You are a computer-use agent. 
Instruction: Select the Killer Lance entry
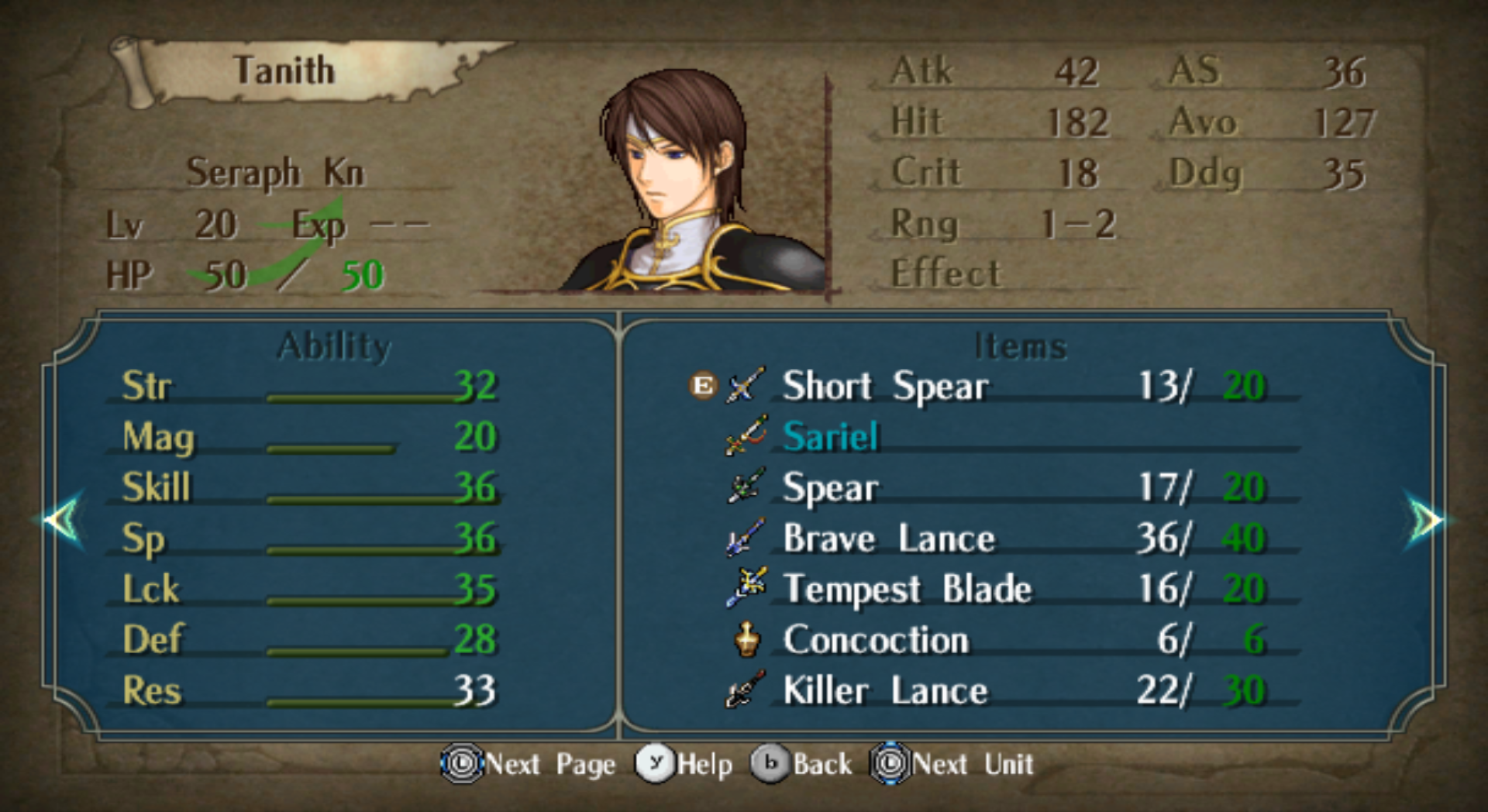tap(885, 690)
